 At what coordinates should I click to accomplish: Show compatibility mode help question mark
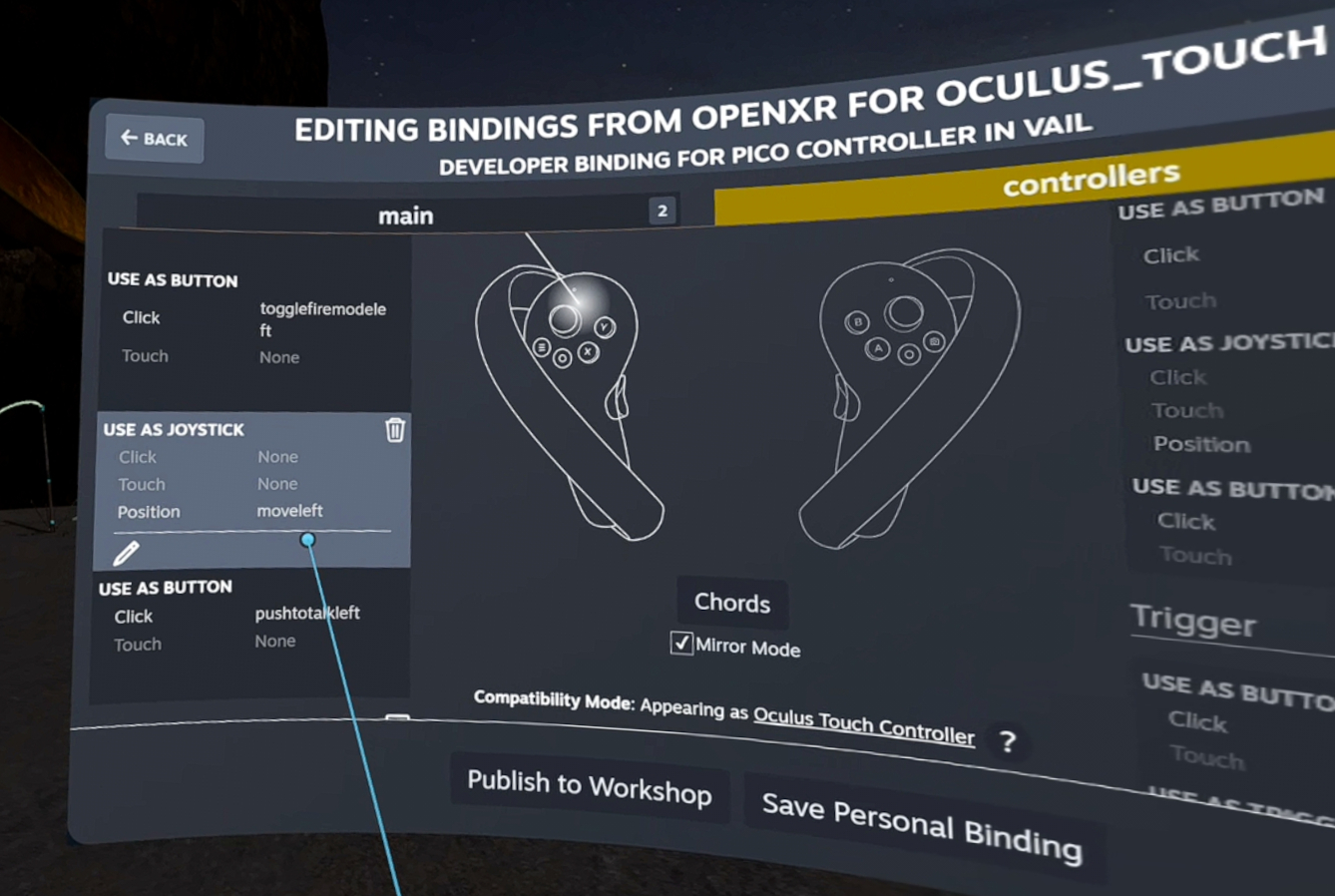click(1008, 741)
